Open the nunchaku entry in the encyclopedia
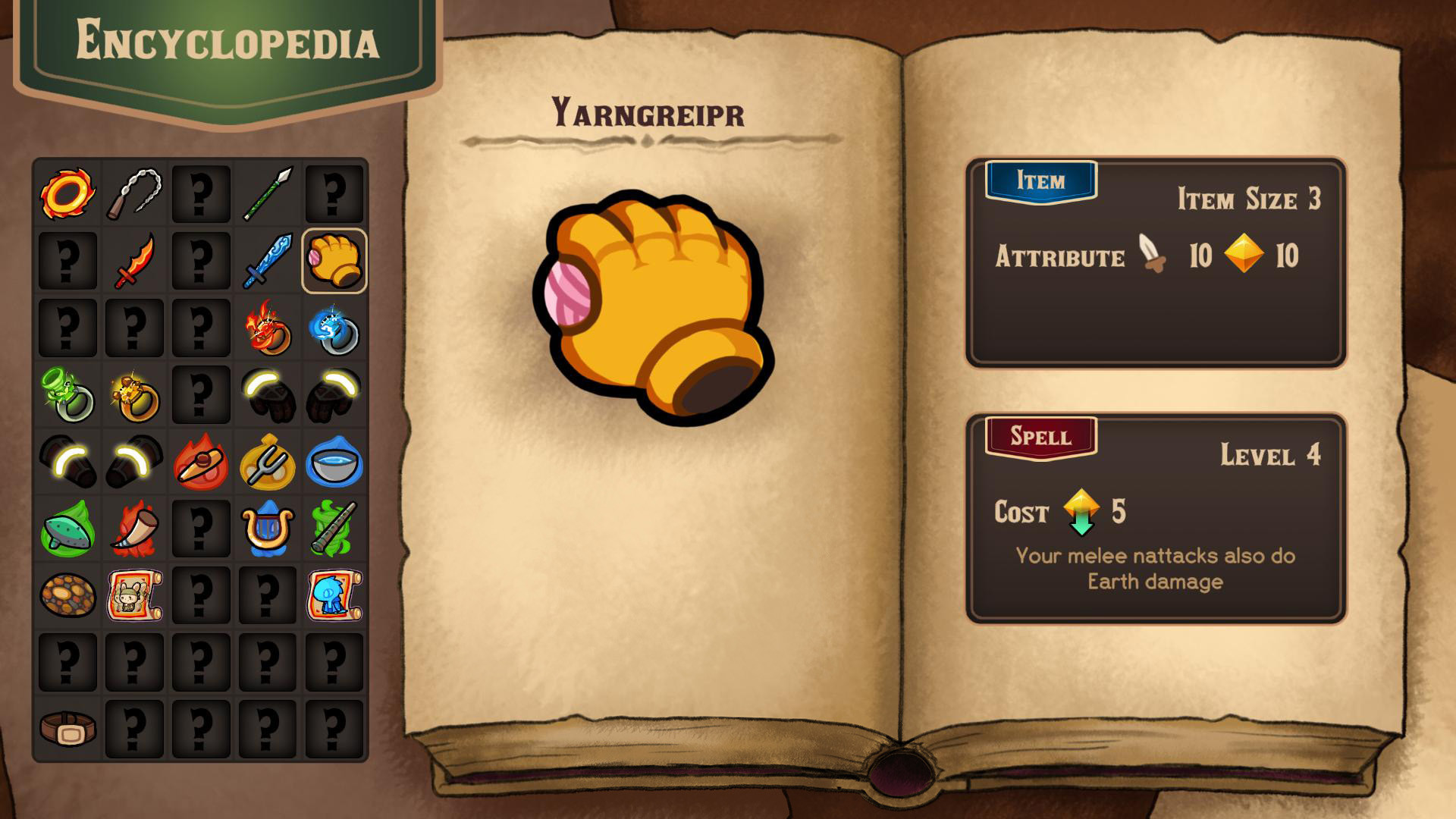The width and height of the screenshot is (1456, 819). click(134, 192)
